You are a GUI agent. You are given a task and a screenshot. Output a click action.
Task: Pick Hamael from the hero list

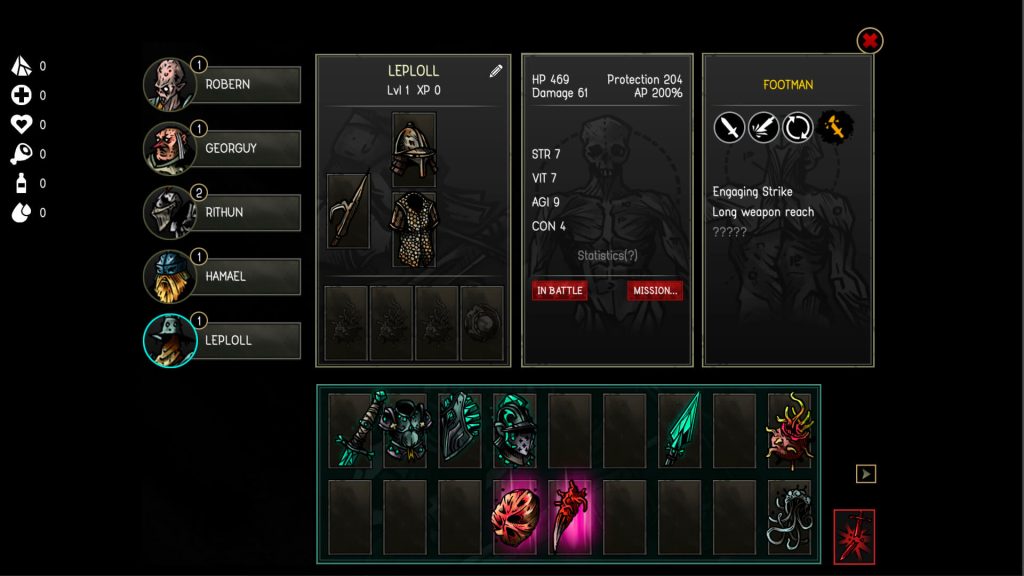click(223, 277)
